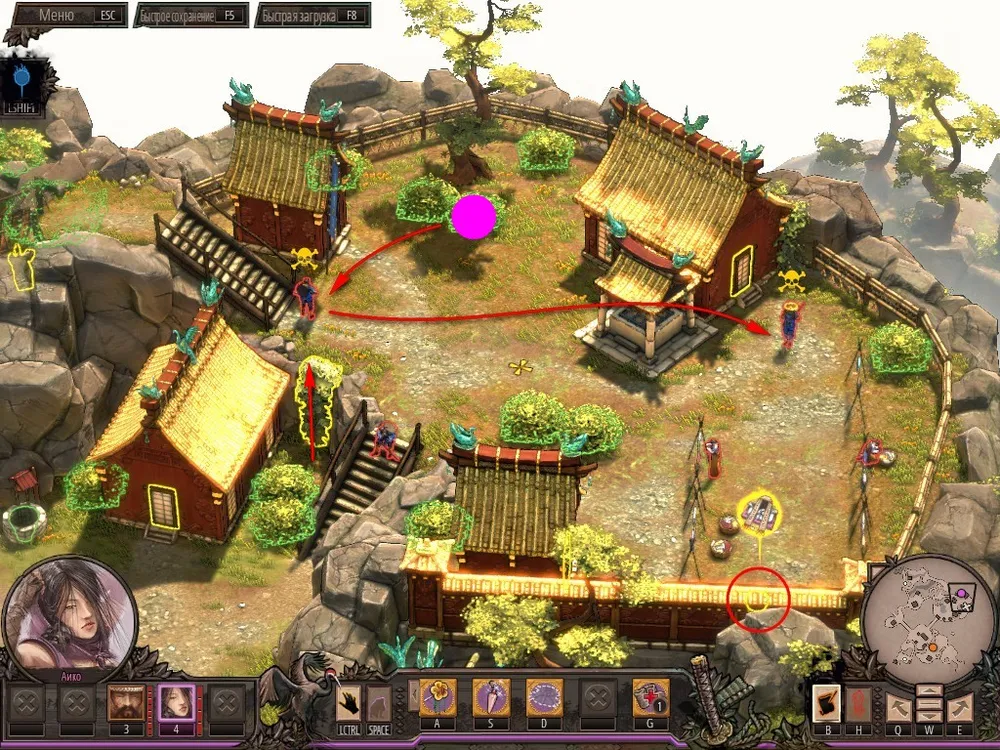
Task: Click the zoom-in arrow above the W key
Action: [x=929, y=692]
